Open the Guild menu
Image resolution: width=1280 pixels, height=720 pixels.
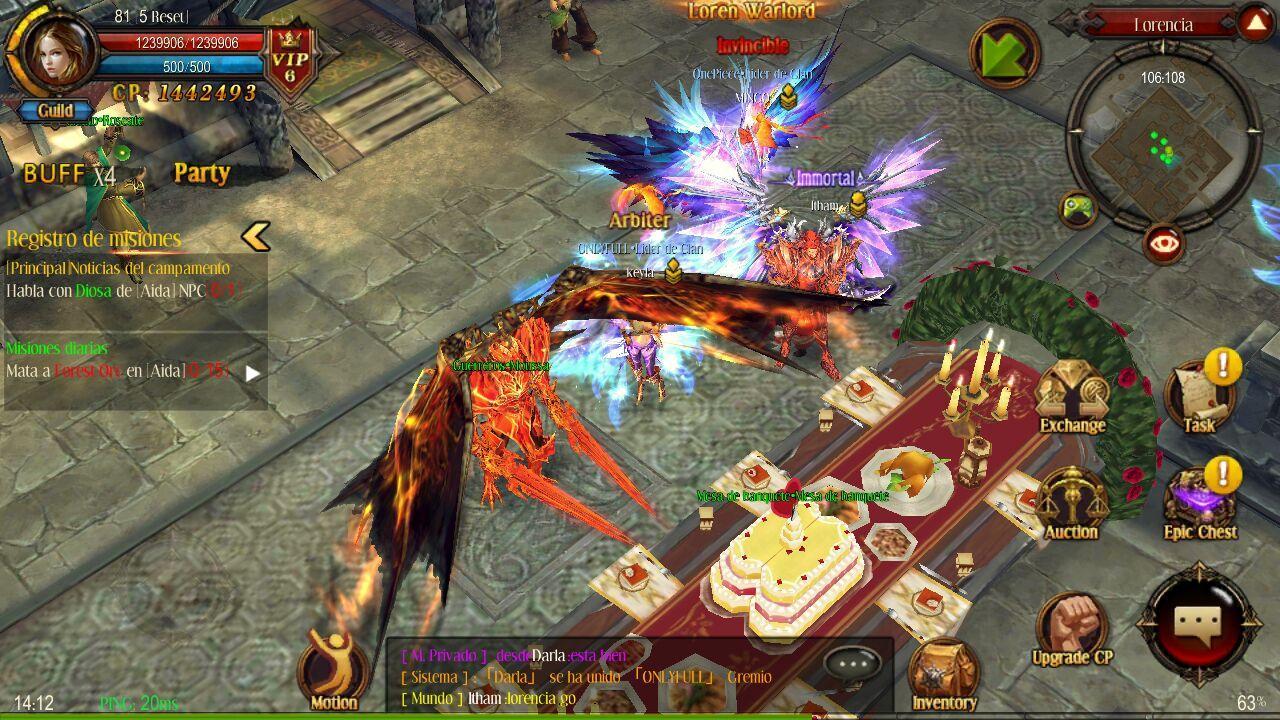tap(56, 111)
